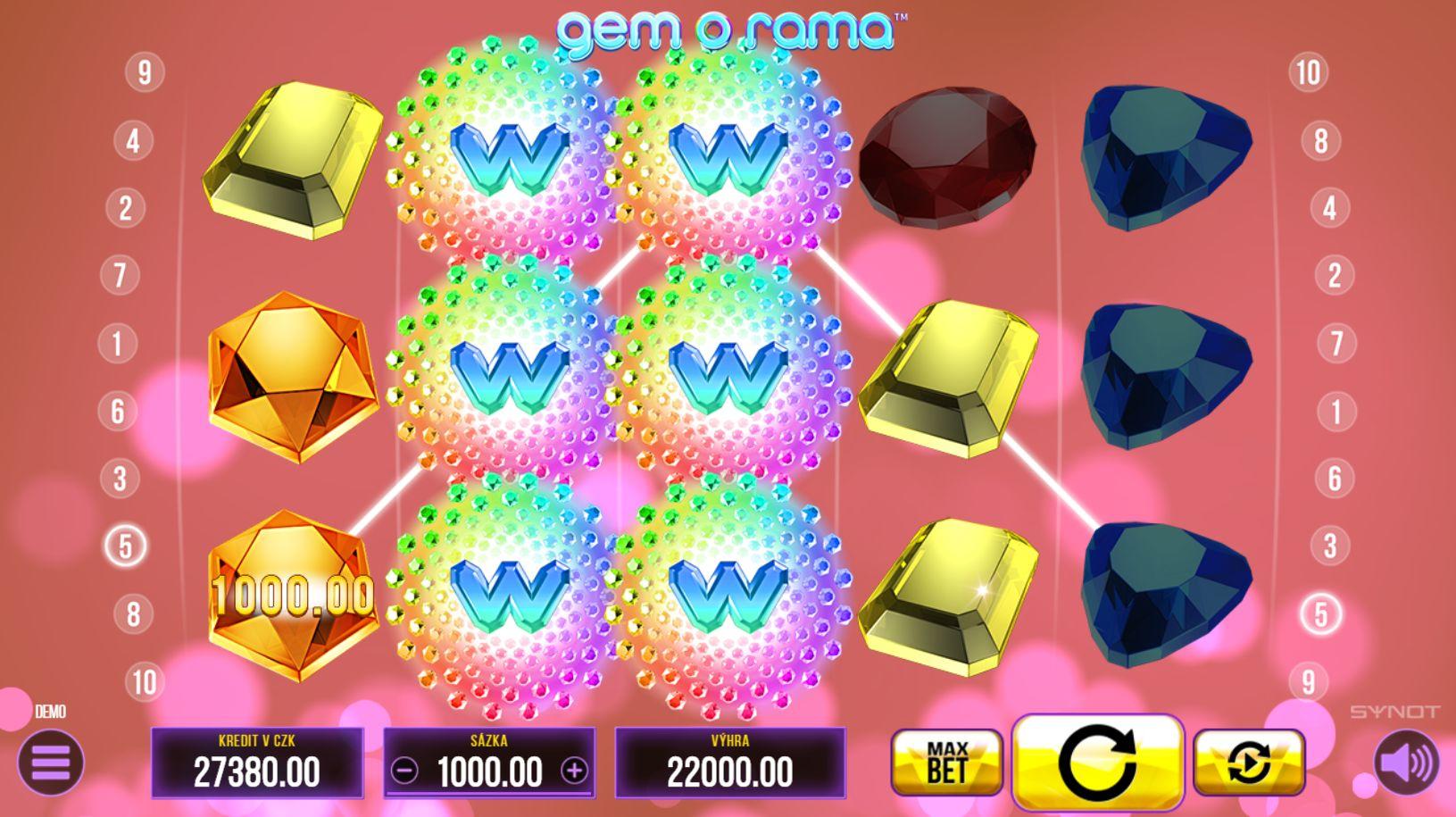
Task: Set the maximum bet with MAX BET
Action: pyautogui.click(x=946, y=762)
